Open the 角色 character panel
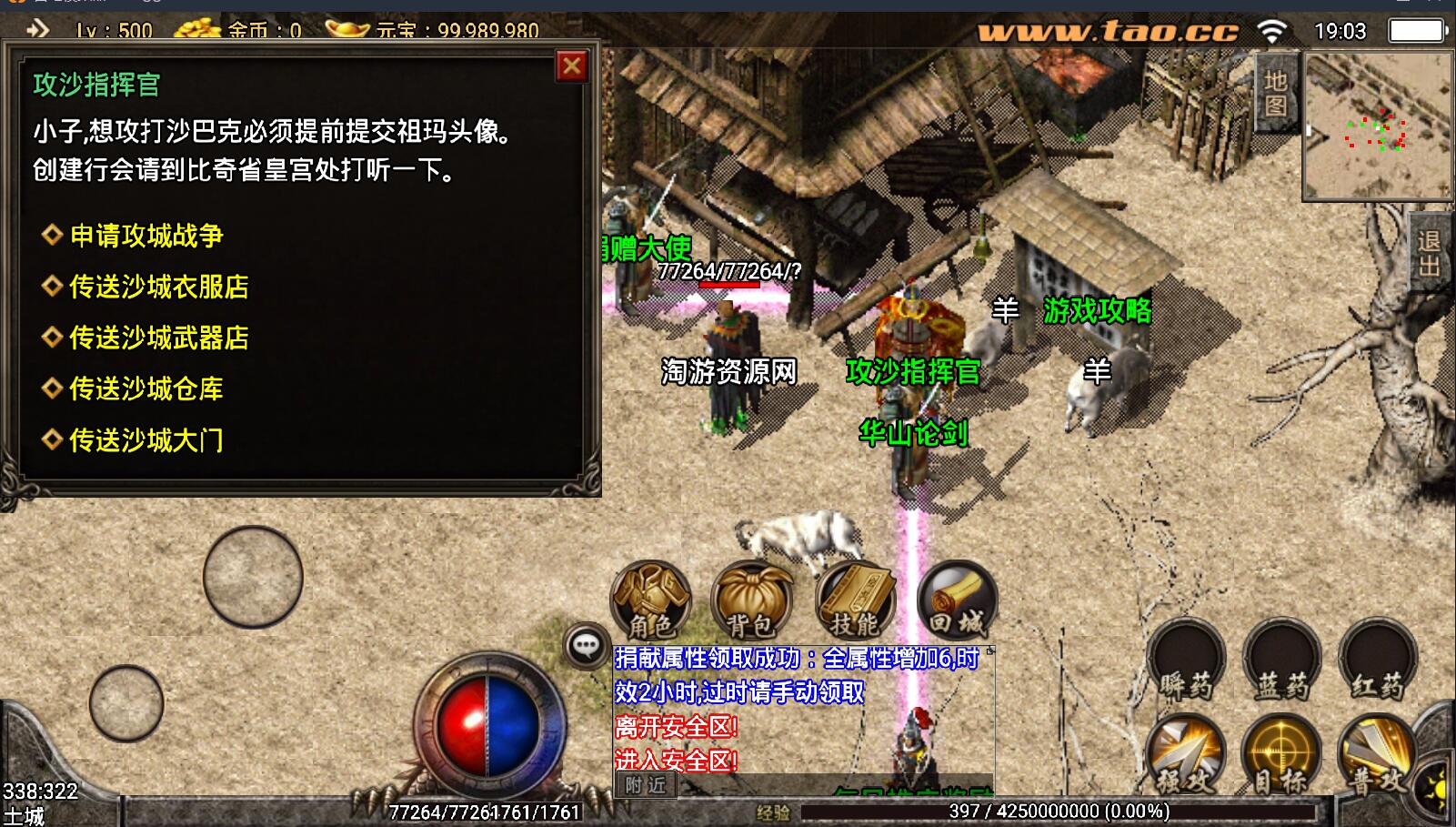Screen dimensions: 1456x827 click(651, 600)
